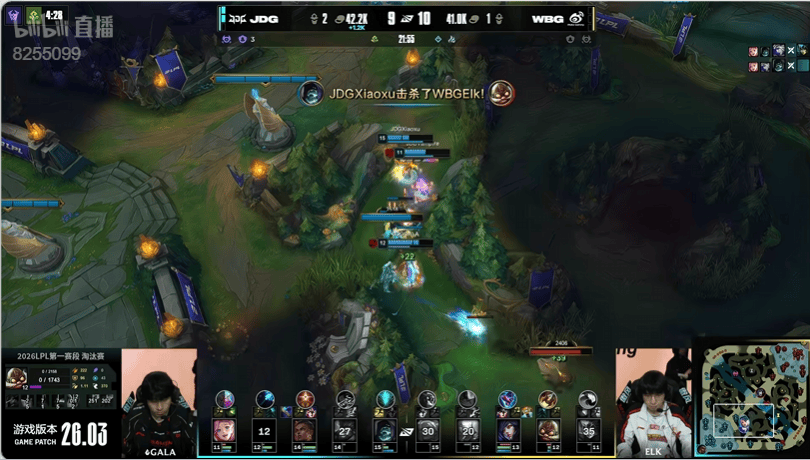The height and width of the screenshot is (460, 810).
Task: Click the dead champion portrait showing 20
Action: (468, 431)
